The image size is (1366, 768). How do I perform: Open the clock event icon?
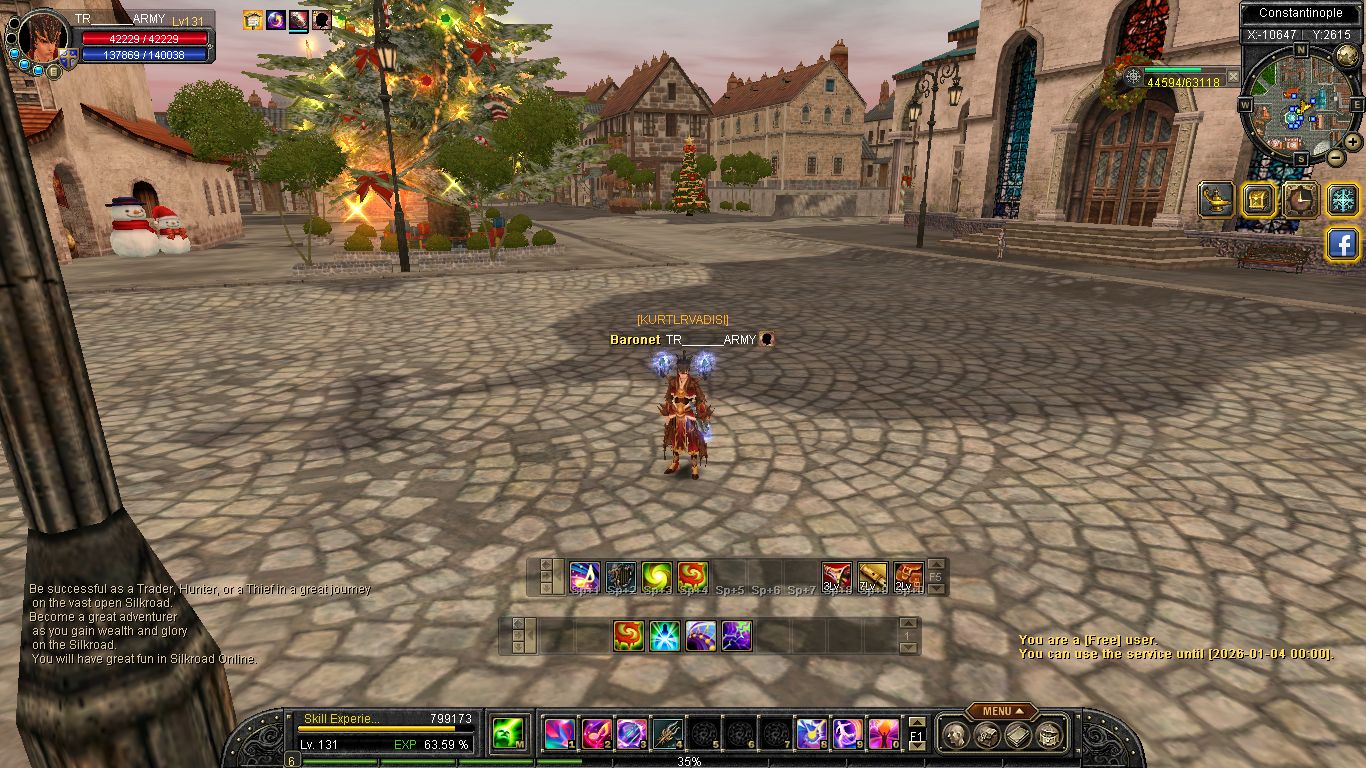(1301, 200)
